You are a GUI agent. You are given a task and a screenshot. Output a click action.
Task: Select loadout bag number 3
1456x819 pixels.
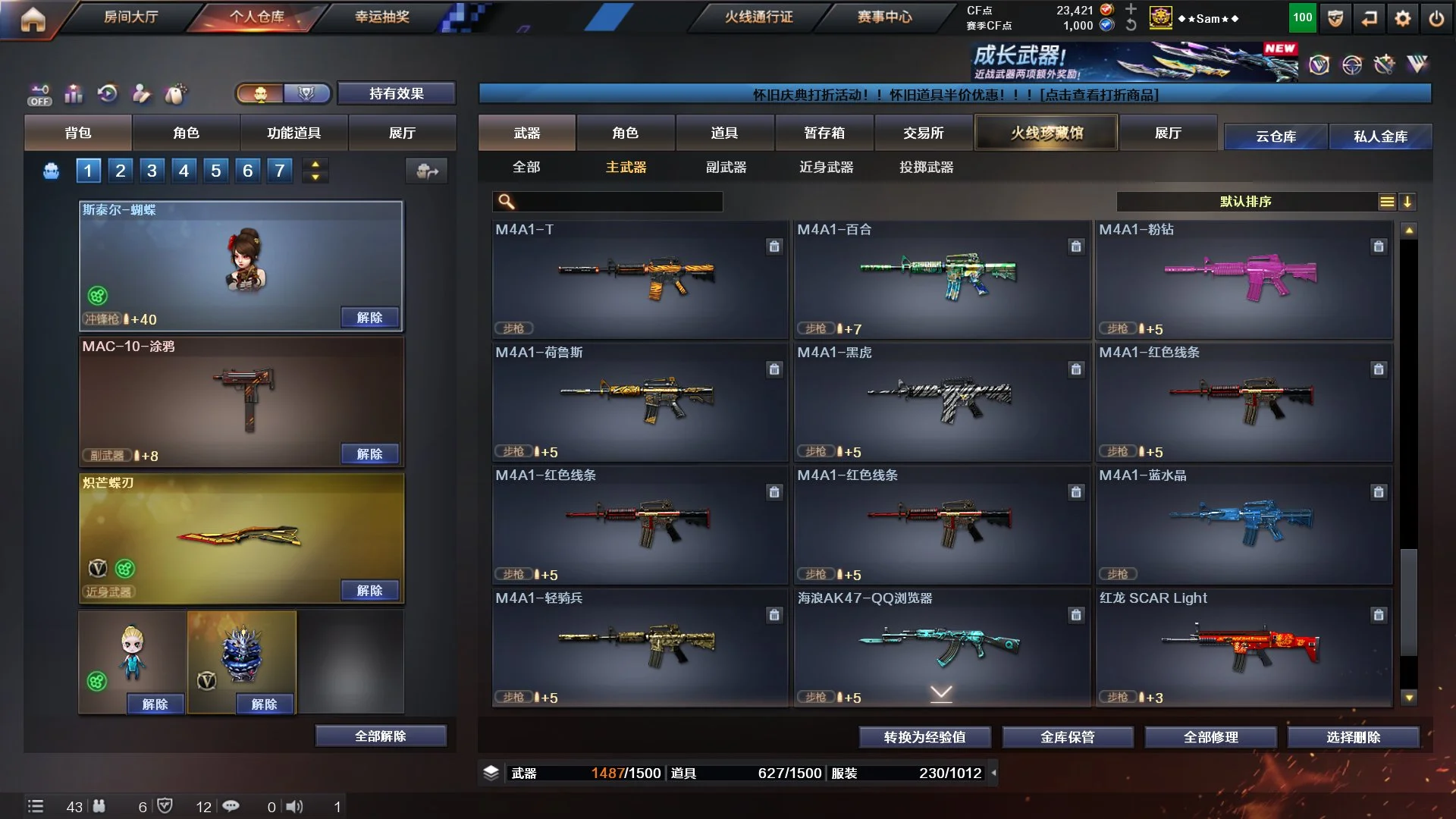(152, 171)
